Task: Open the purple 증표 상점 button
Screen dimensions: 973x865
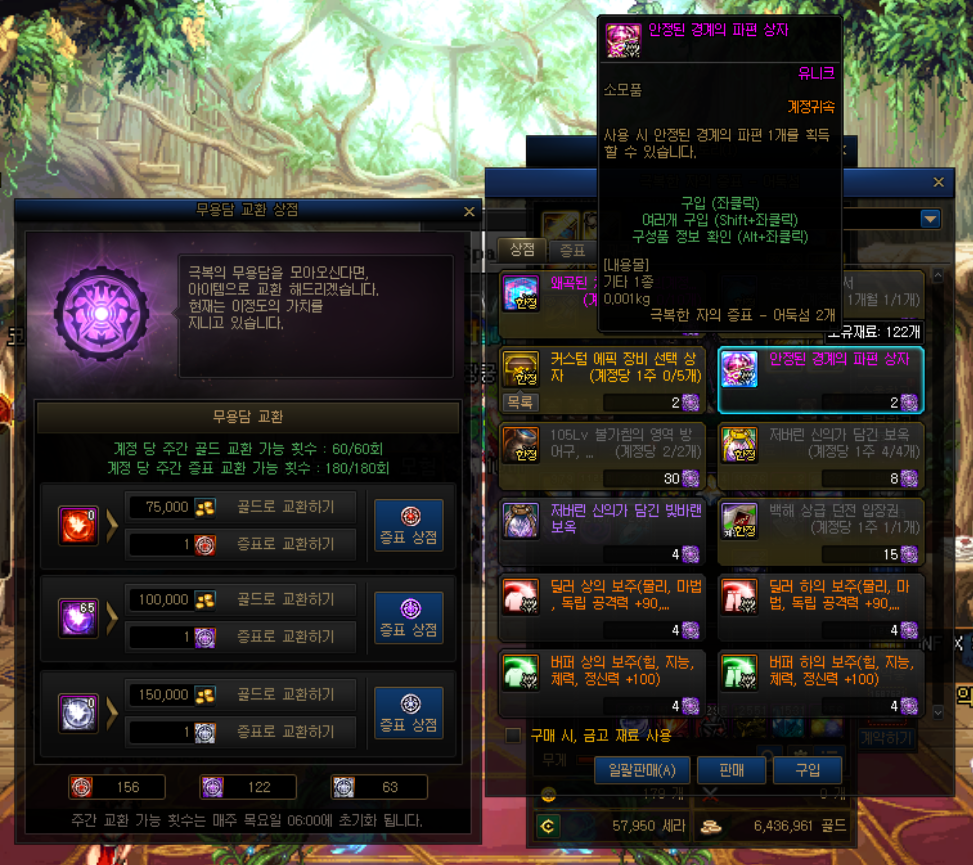Action: click(x=408, y=618)
